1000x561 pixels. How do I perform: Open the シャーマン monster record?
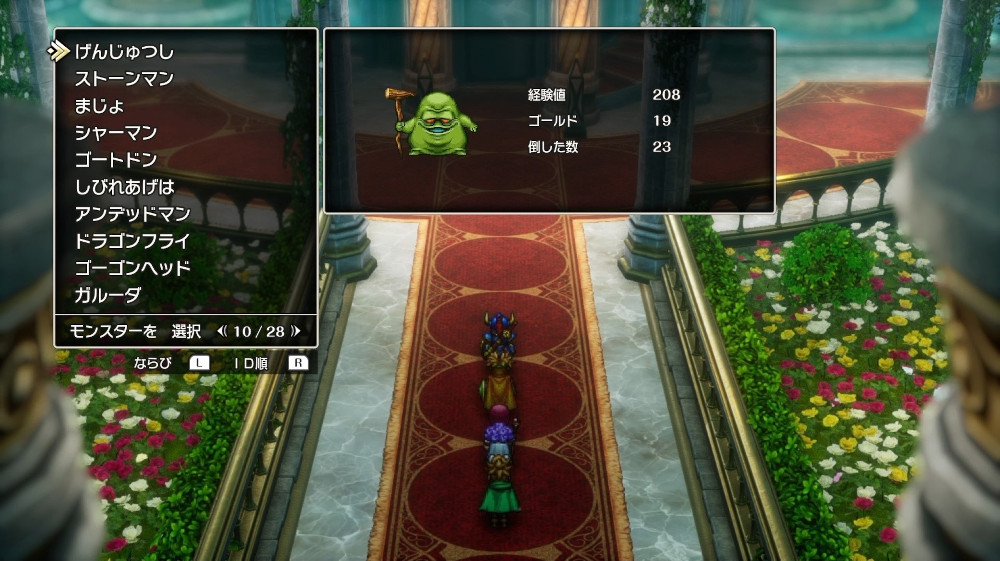tap(115, 132)
